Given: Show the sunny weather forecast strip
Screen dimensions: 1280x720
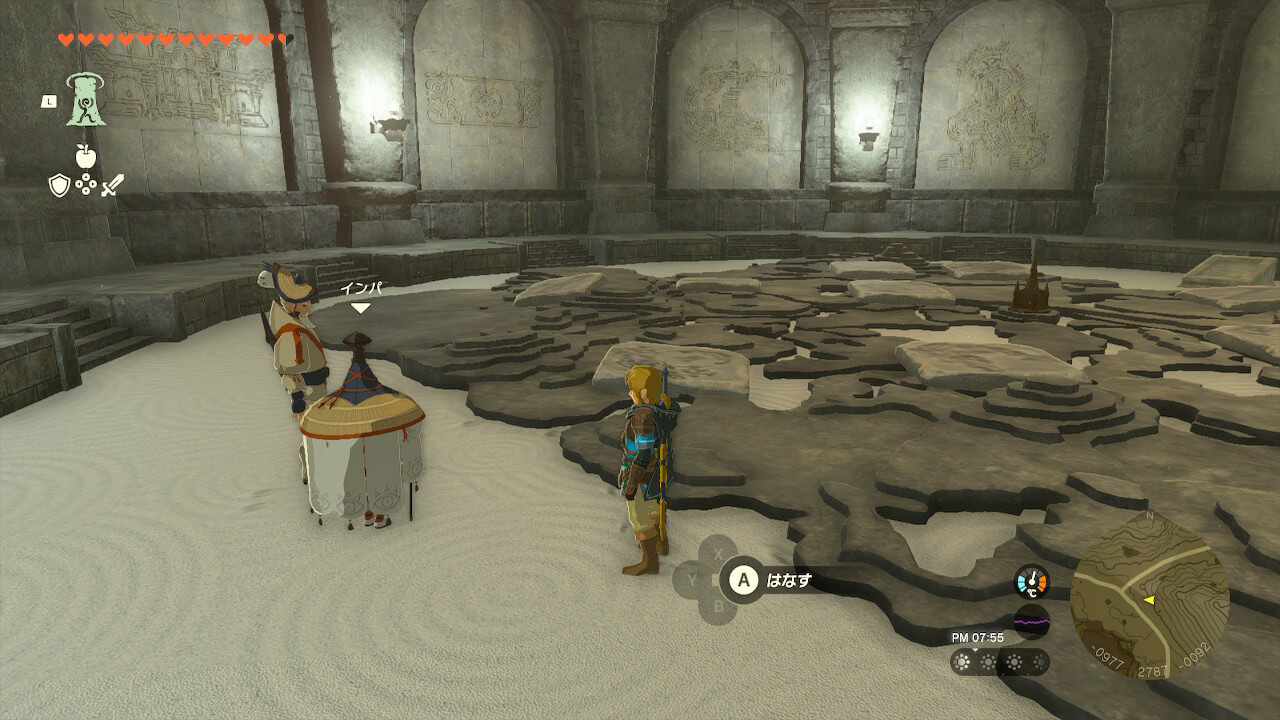Looking at the screenshot, I should coord(999,661).
